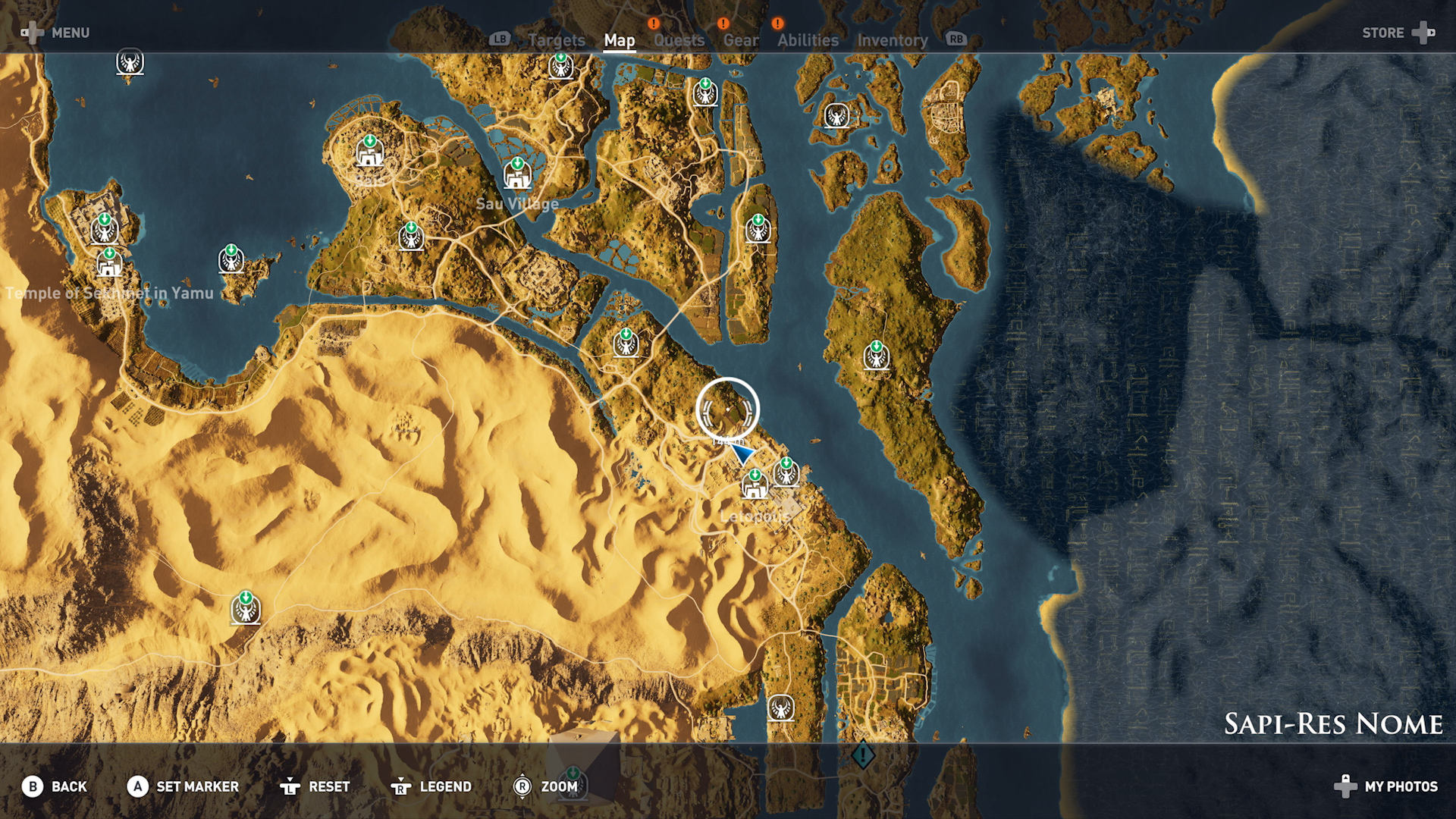Click the Back button

(x=55, y=786)
